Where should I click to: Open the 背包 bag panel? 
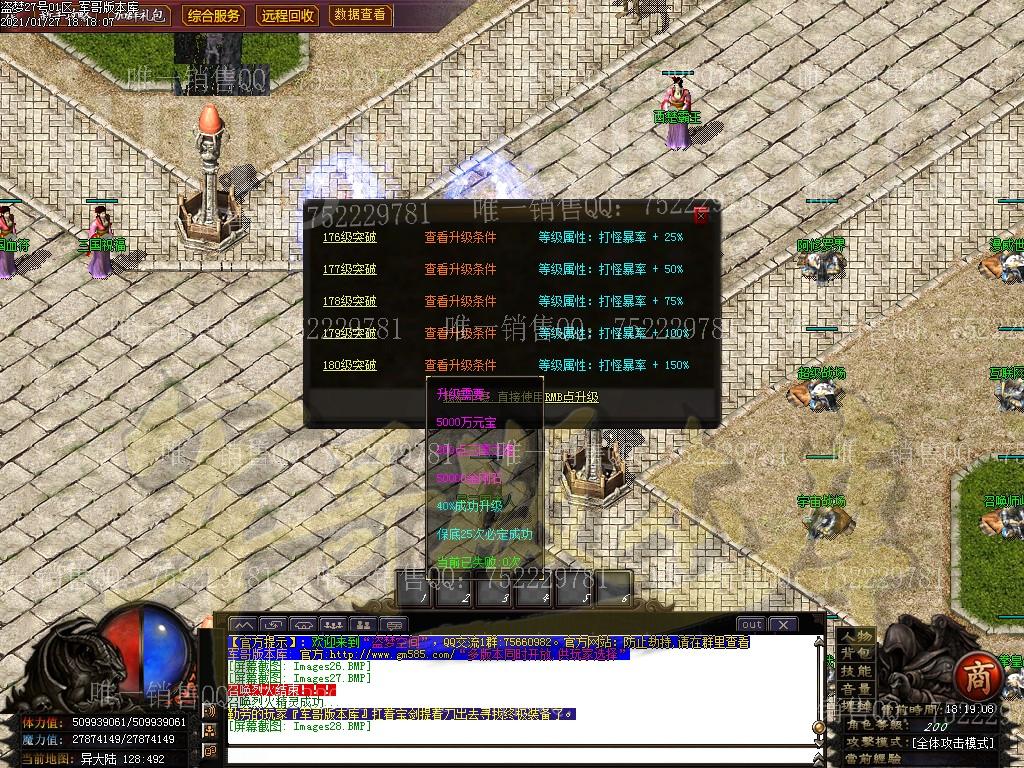(x=856, y=653)
